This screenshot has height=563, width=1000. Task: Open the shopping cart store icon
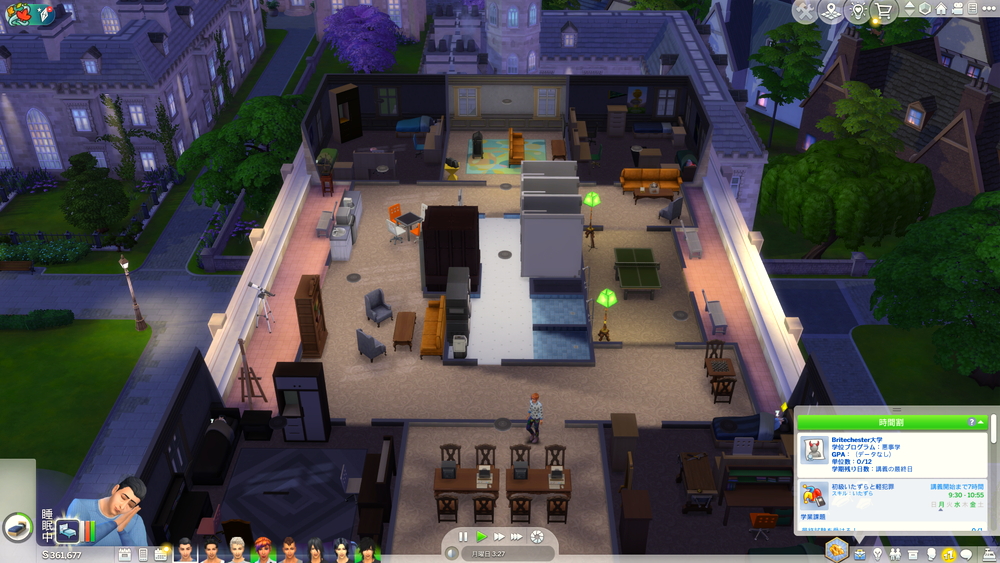tap(882, 11)
